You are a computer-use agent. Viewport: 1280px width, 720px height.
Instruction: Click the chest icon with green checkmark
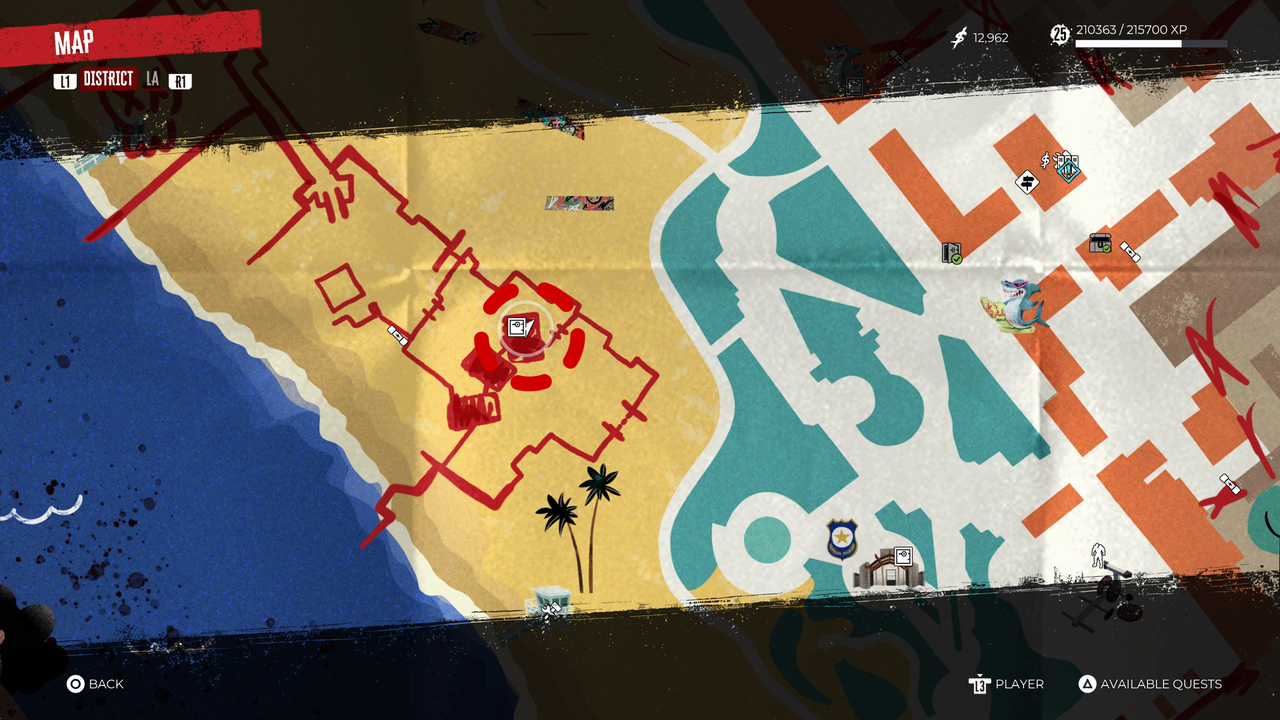1100,245
